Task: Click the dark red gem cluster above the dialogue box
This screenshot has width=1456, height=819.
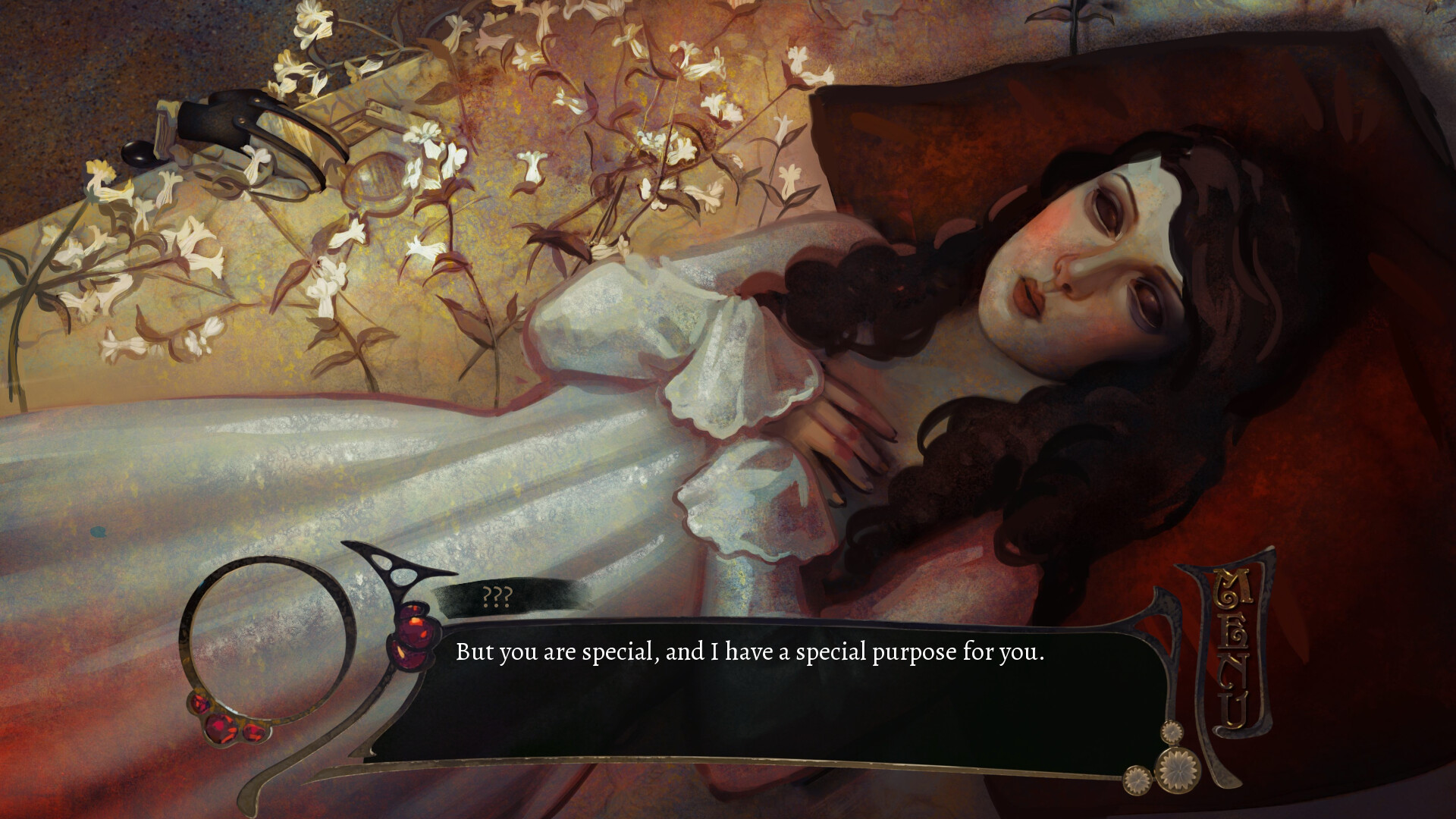Action: coord(413,633)
